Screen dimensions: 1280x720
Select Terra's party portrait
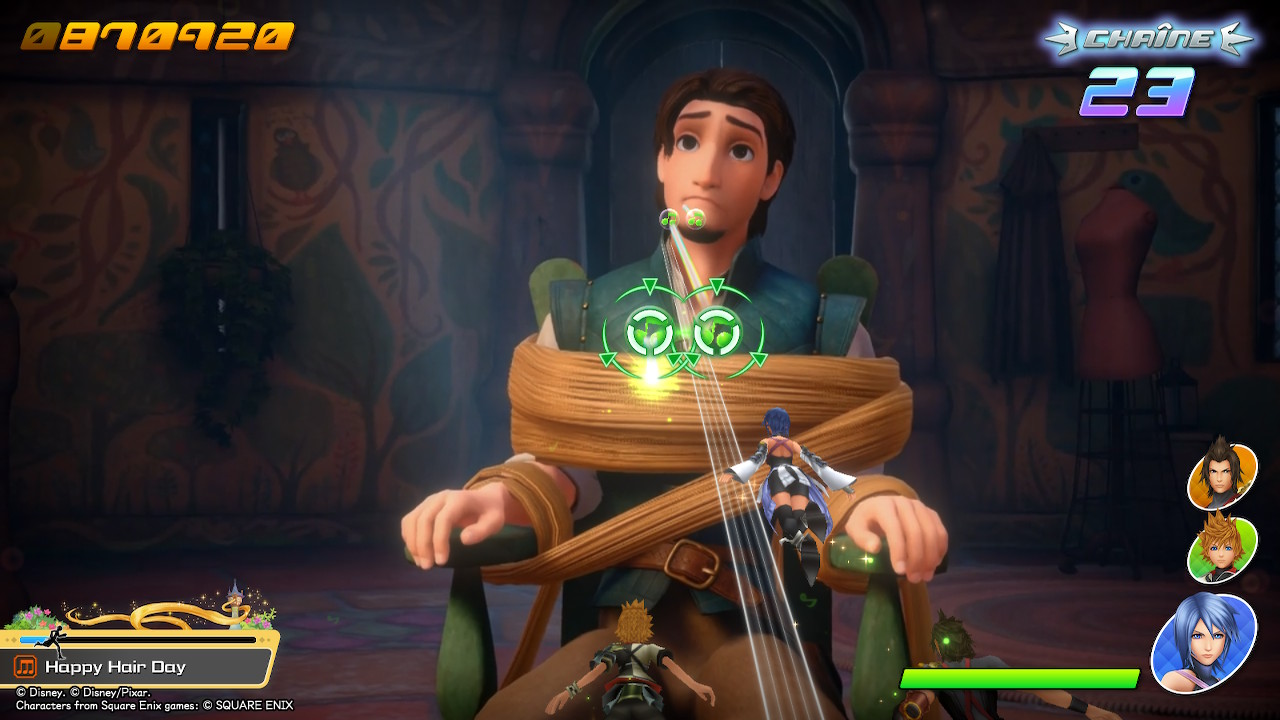click(1221, 475)
